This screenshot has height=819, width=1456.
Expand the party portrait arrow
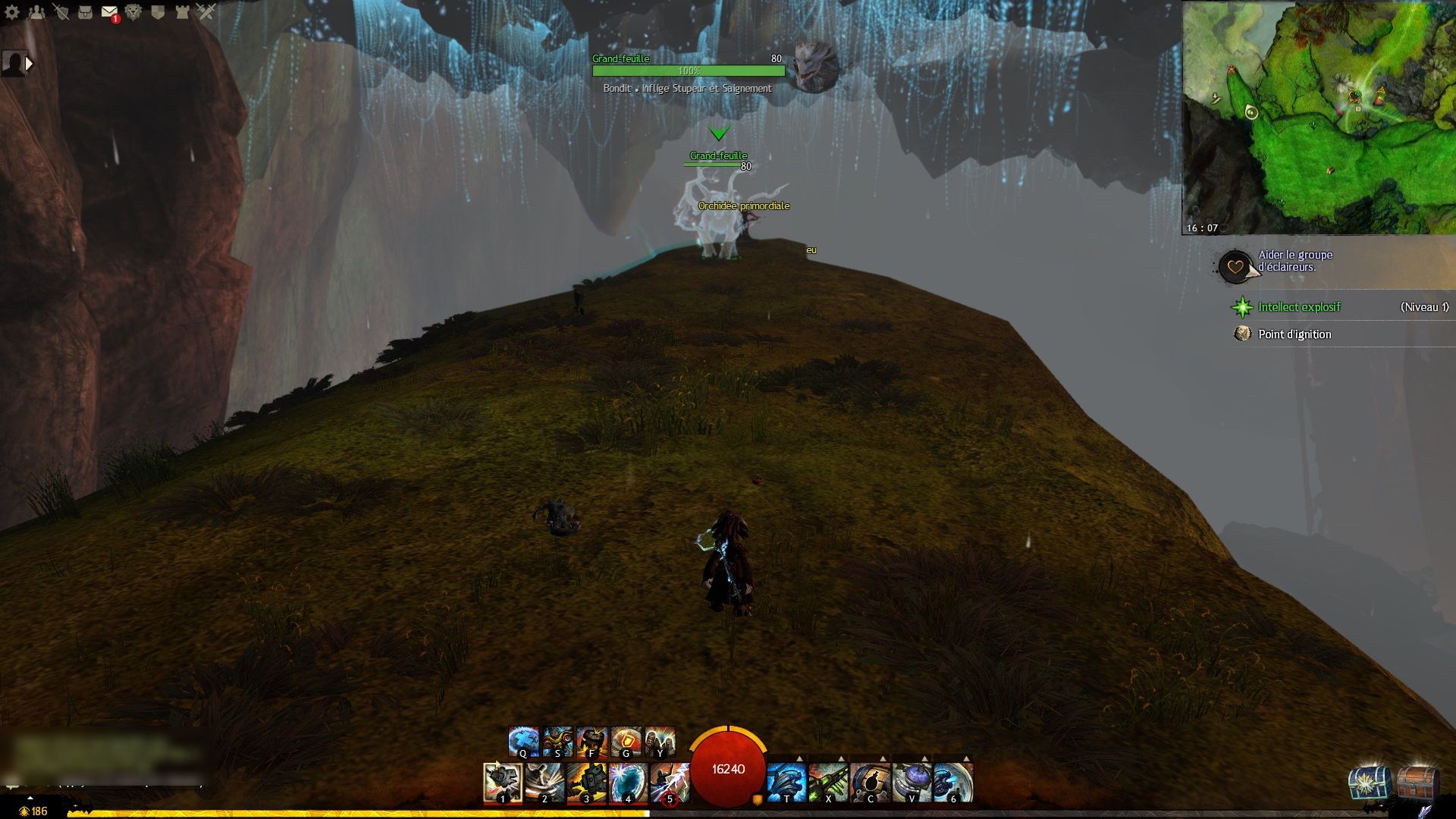click(x=29, y=64)
